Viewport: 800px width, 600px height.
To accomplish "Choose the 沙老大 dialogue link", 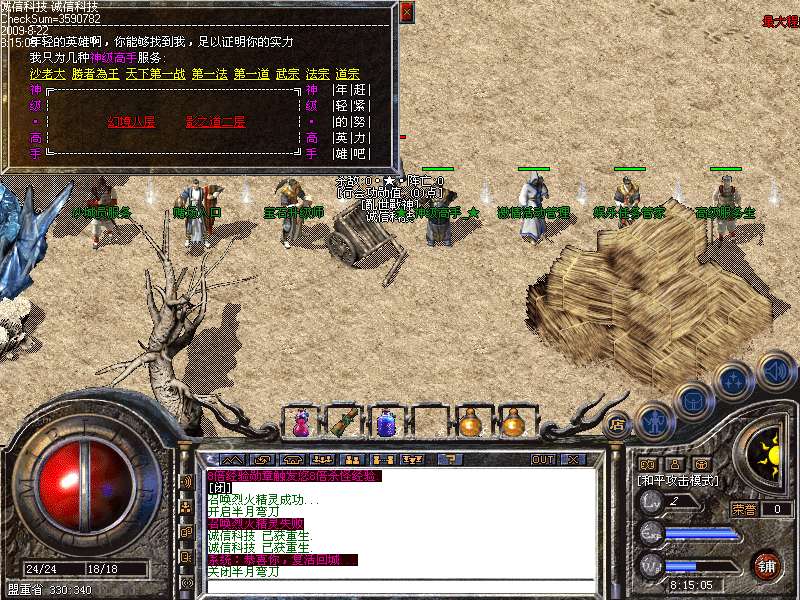I will [x=47, y=74].
